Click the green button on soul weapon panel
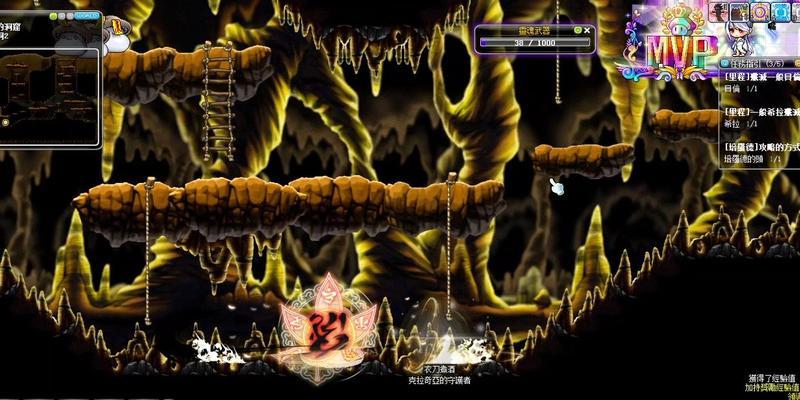The height and width of the screenshot is (400, 800). [x=577, y=31]
